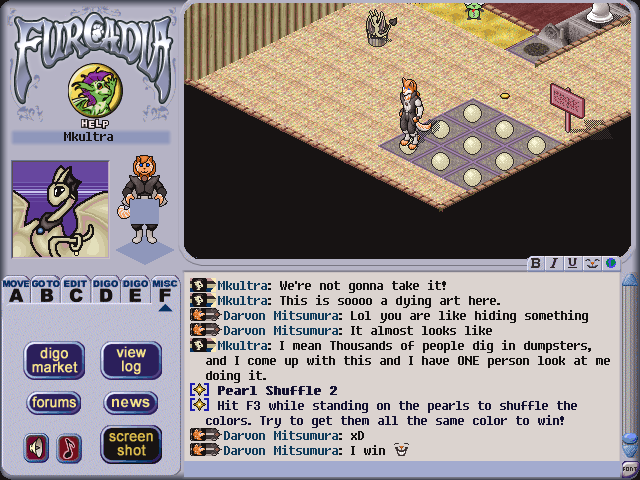This screenshot has height=480, width=640.
Task: Toggle the speaker sound icon
Action: tap(37, 447)
